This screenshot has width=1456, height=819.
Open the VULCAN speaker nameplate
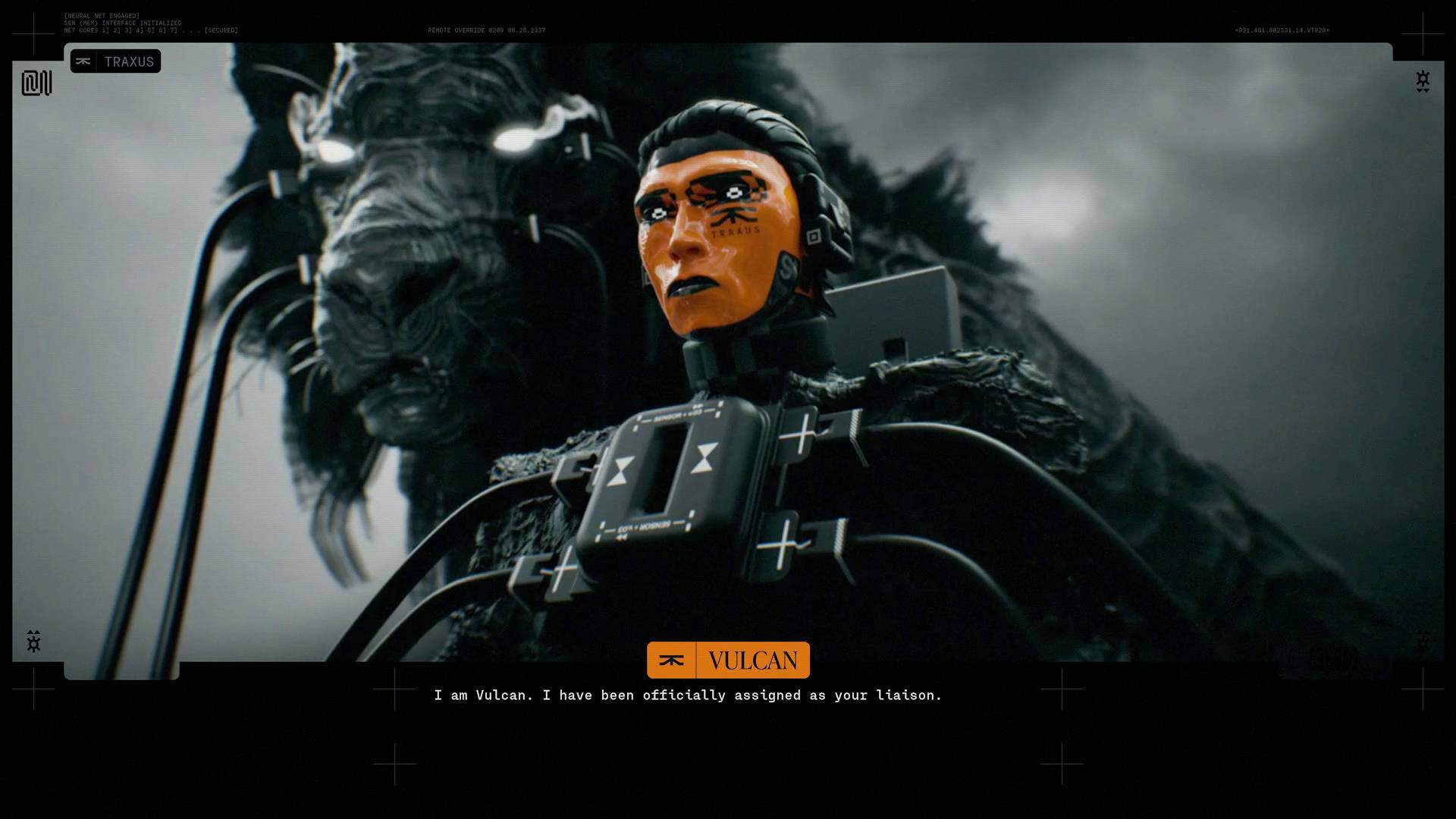click(727, 660)
